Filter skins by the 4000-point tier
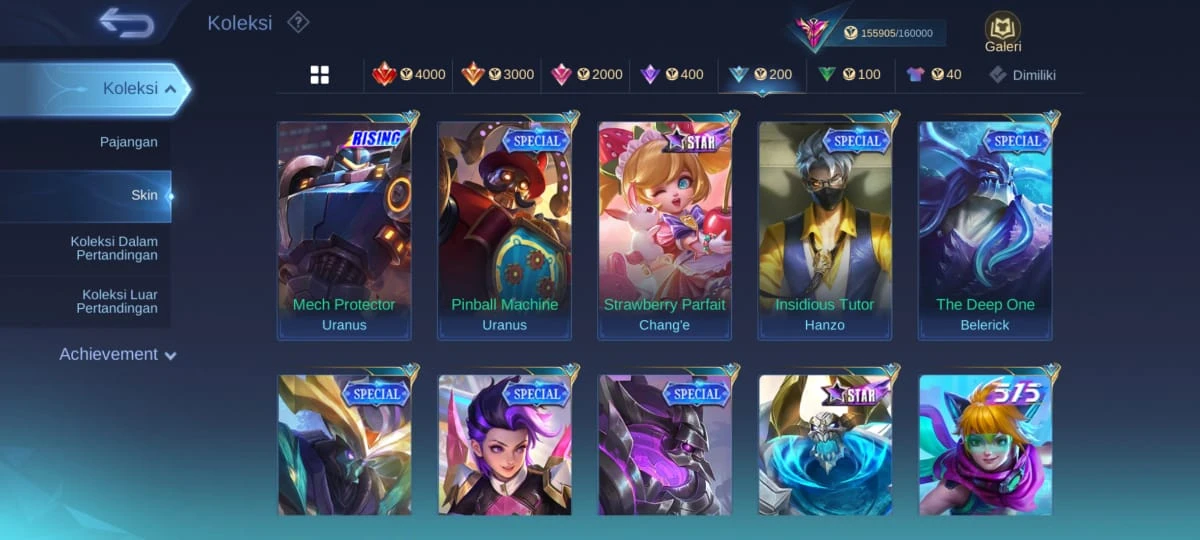Image resolution: width=1200 pixels, height=540 pixels. tap(409, 75)
